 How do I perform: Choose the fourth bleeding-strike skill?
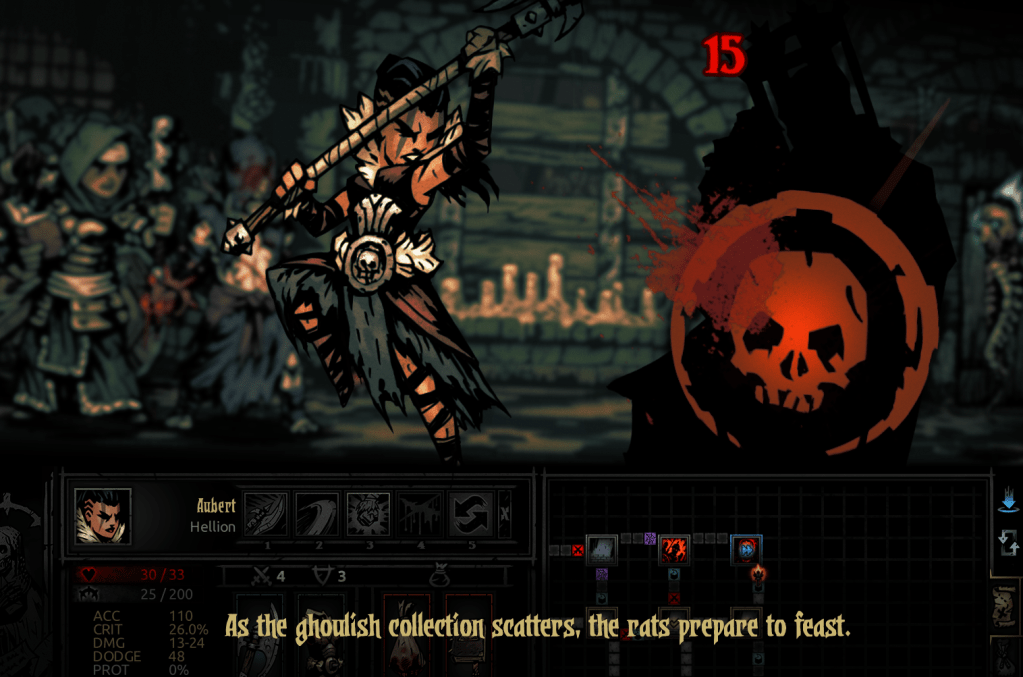419,515
